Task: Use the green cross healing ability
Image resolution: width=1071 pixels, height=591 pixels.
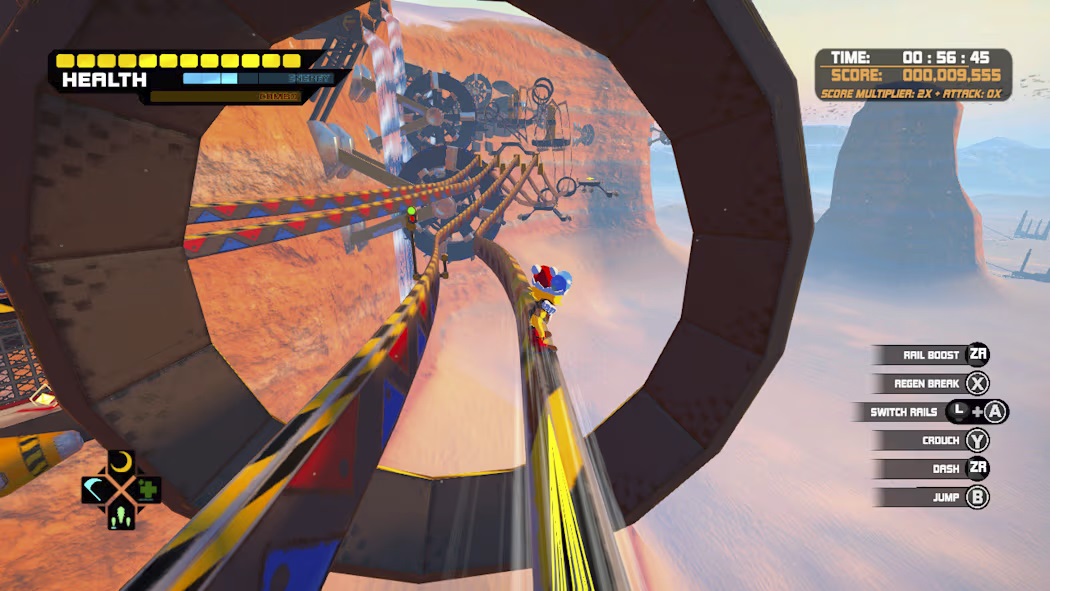Action: [149, 490]
